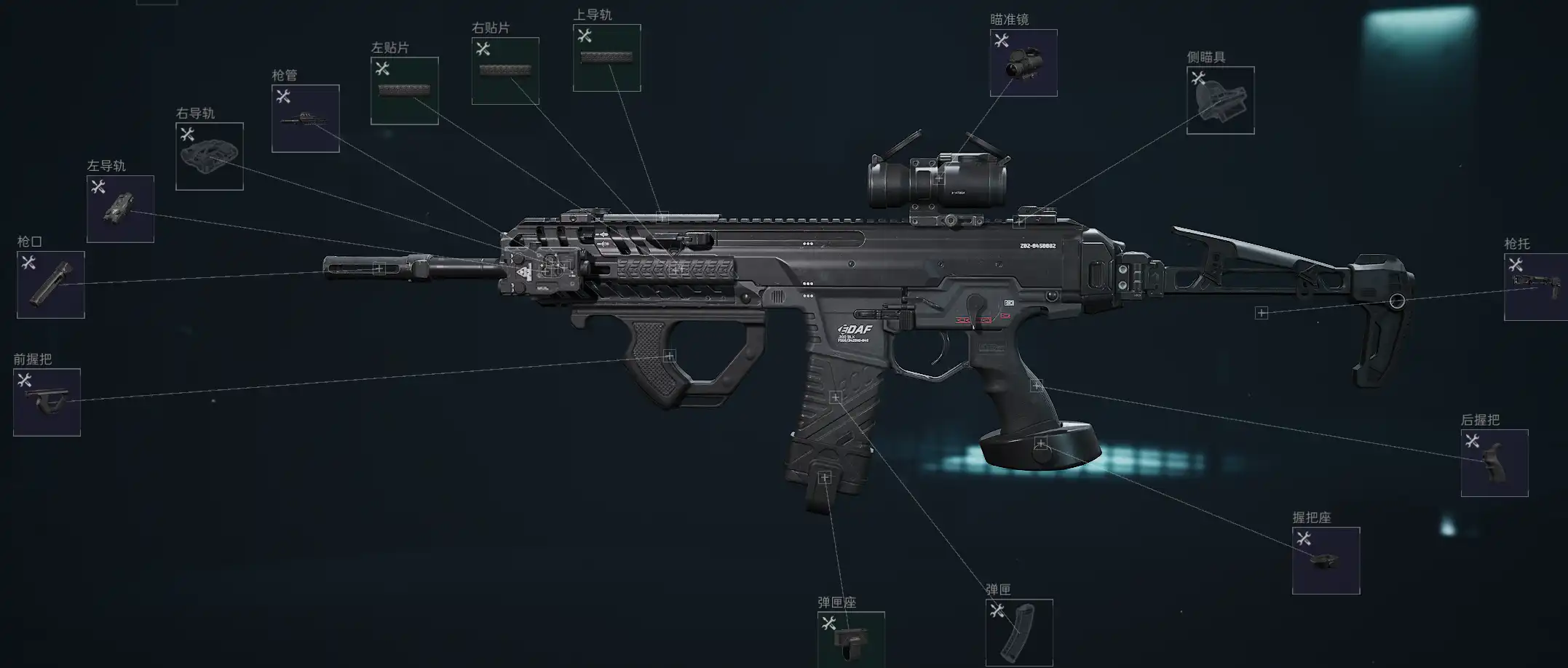Open the 侧瞄具 side sight slot
Viewport: 1568px width, 668px height.
pyautogui.click(x=1220, y=100)
